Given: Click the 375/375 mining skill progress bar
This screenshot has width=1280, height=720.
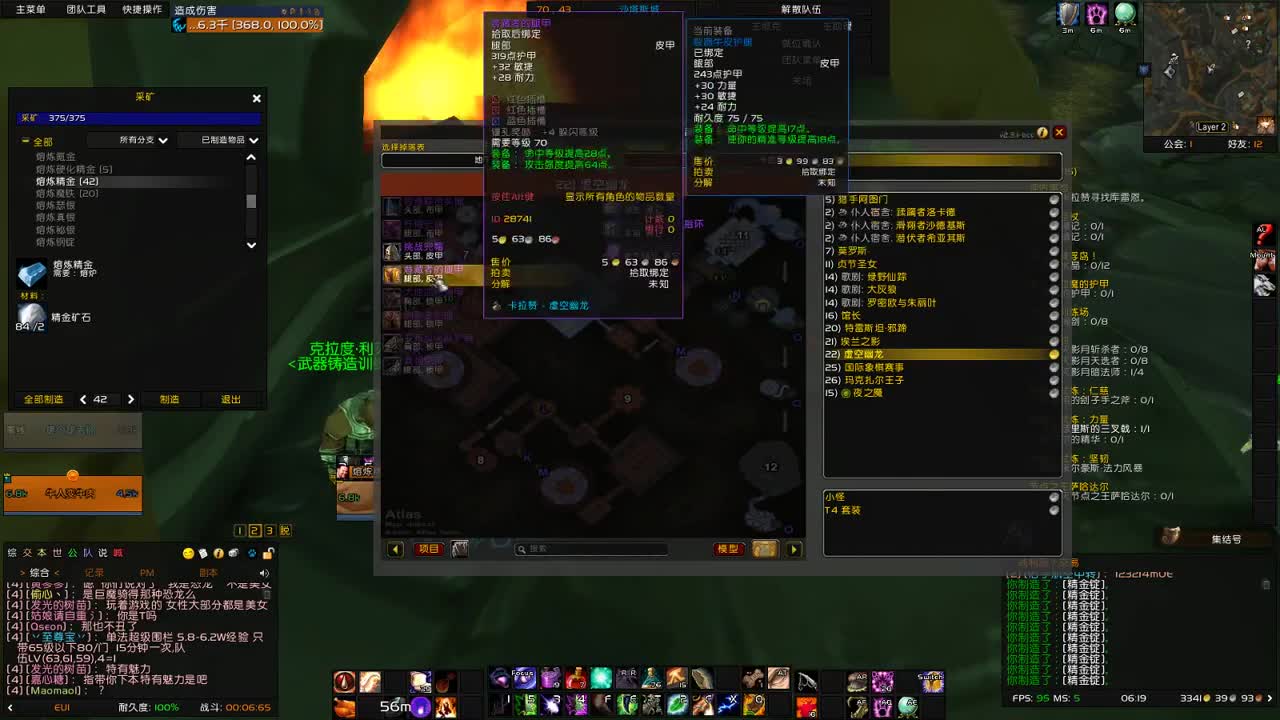Looking at the screenshot, I should (x=140, y=117).
